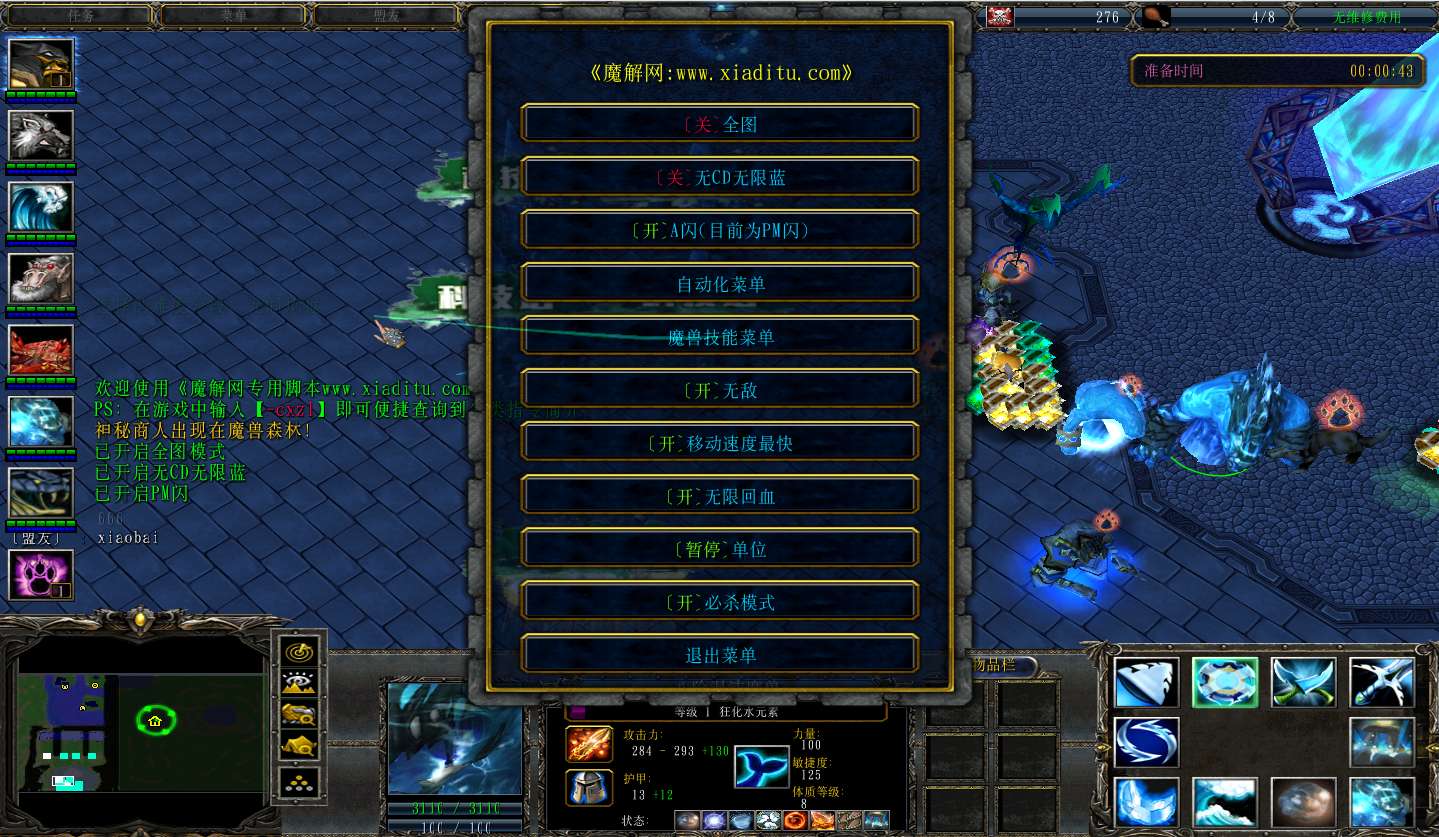Select the red crab hero portrait
The width and height of the screenshot is (1439, 837).
pos(41,350)
